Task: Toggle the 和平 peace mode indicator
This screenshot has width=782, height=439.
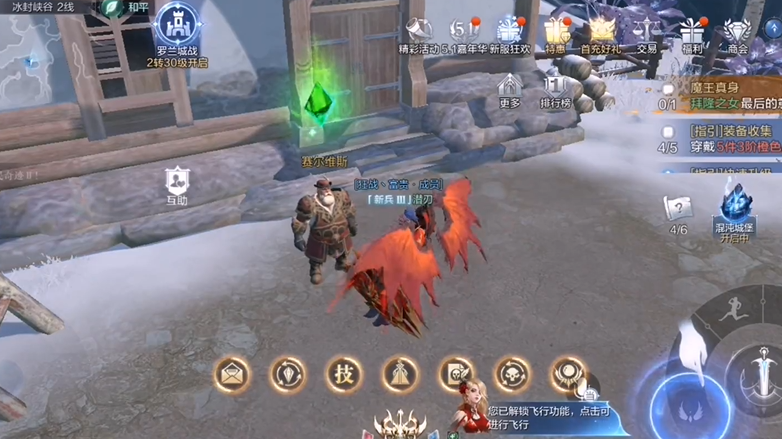Action: click(x=128, y=7)
